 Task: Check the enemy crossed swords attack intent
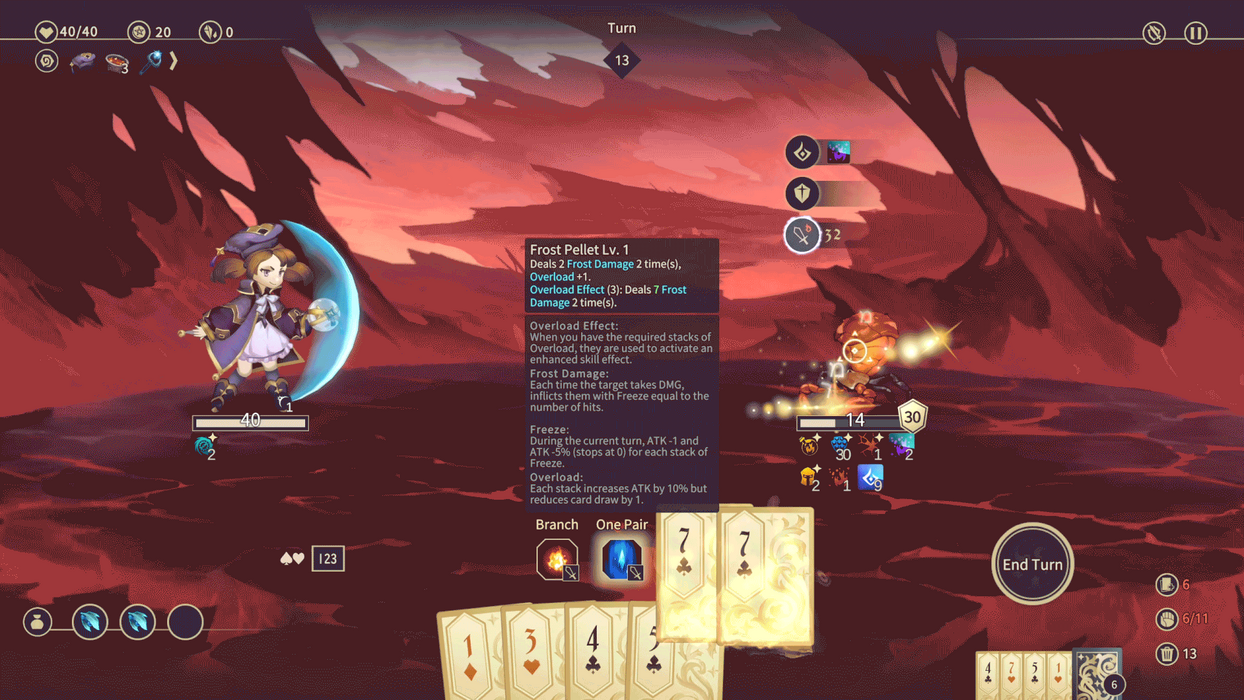click(x=802, y=235)
